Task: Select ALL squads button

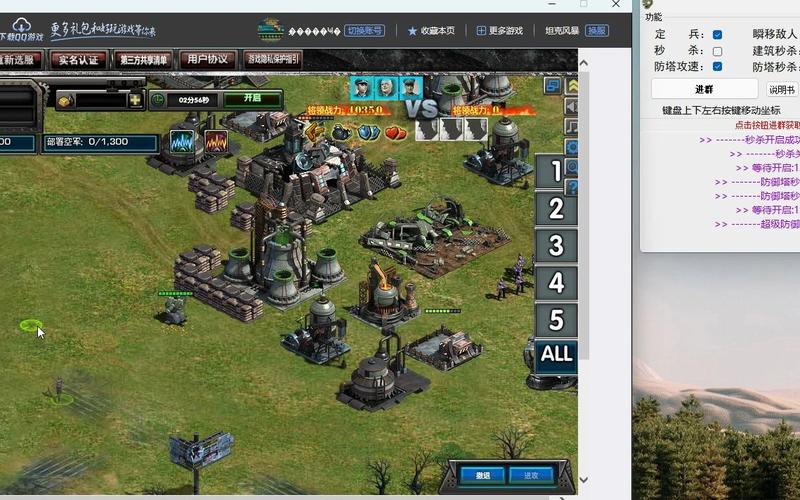Action: tap(556, 354)
